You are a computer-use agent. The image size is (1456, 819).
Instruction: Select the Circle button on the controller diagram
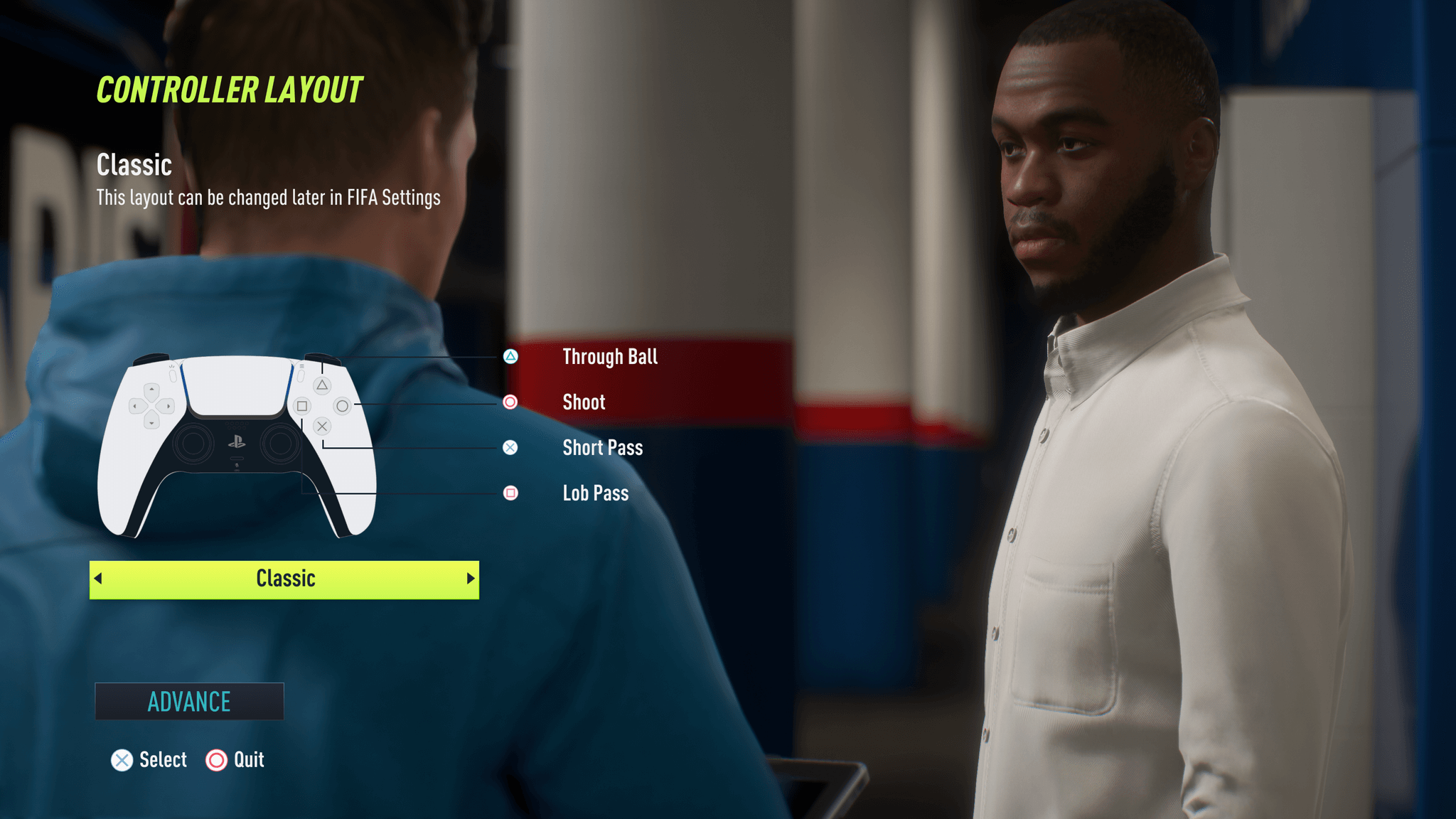pos(343,405)
